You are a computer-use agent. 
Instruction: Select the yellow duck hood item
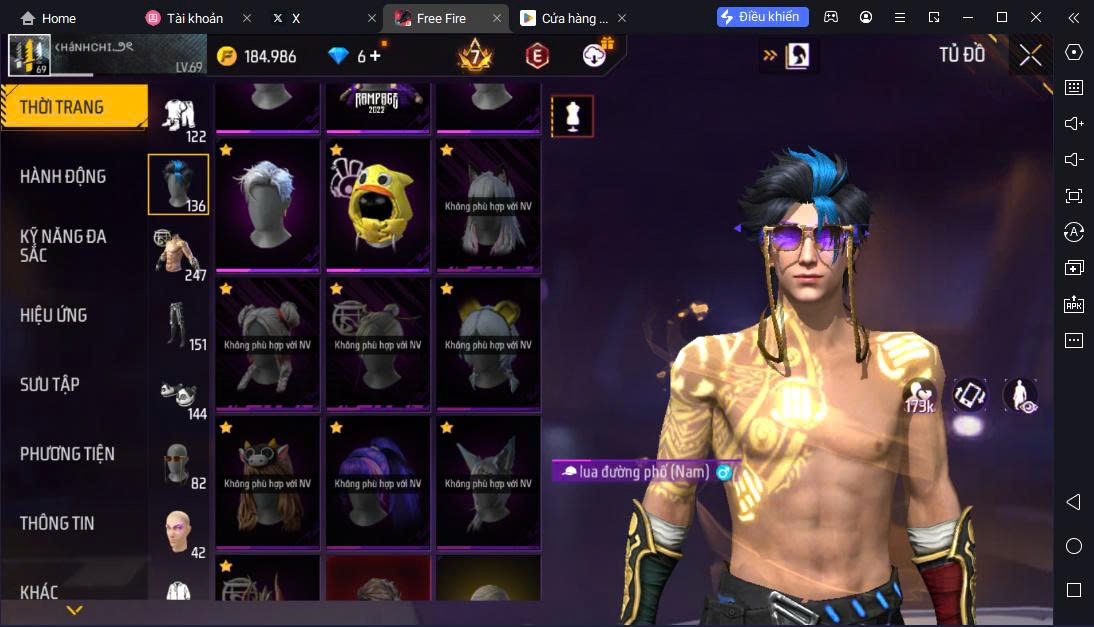point(377,205)
